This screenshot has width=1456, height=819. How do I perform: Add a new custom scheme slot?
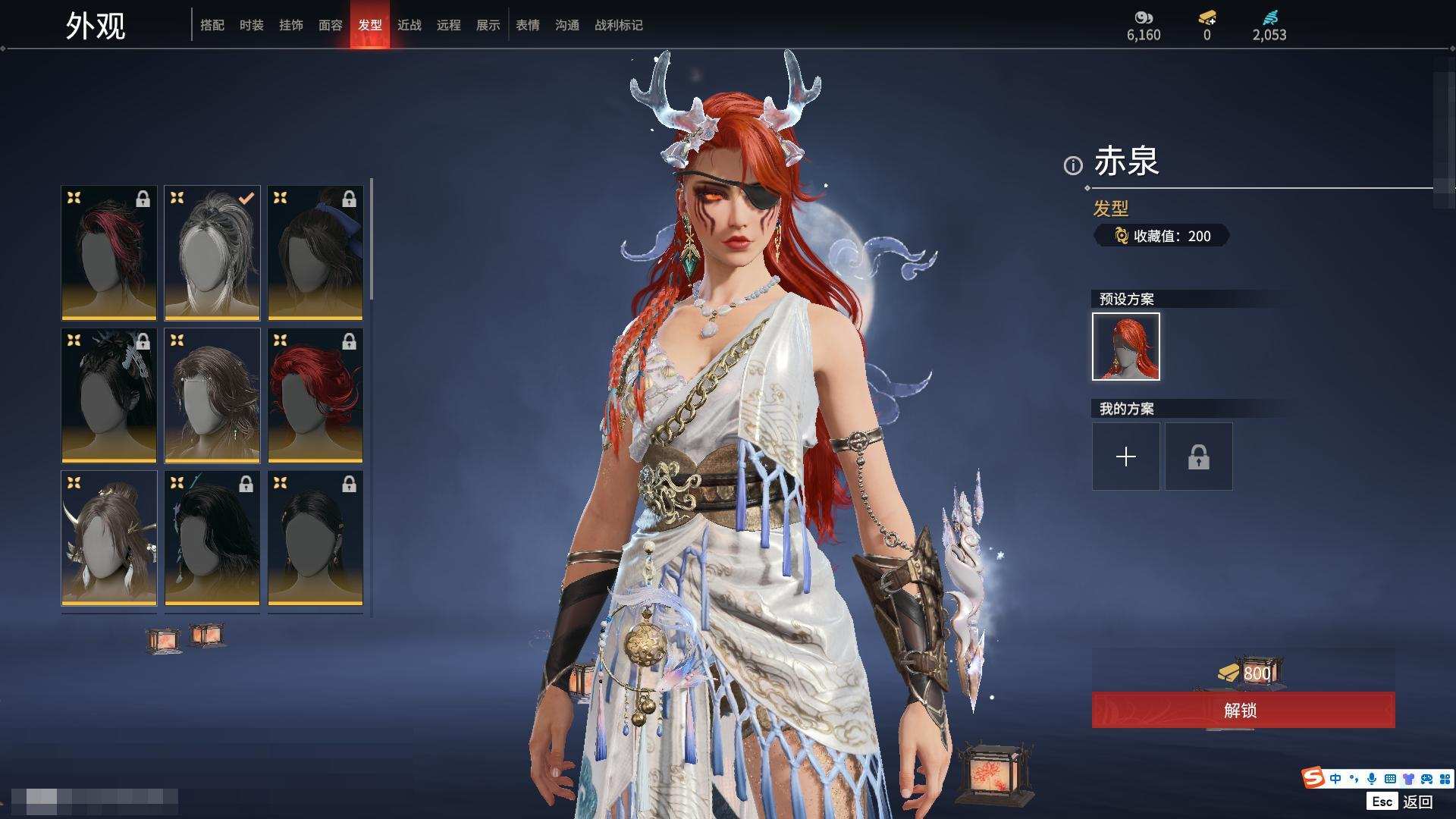click(1125, 457)
